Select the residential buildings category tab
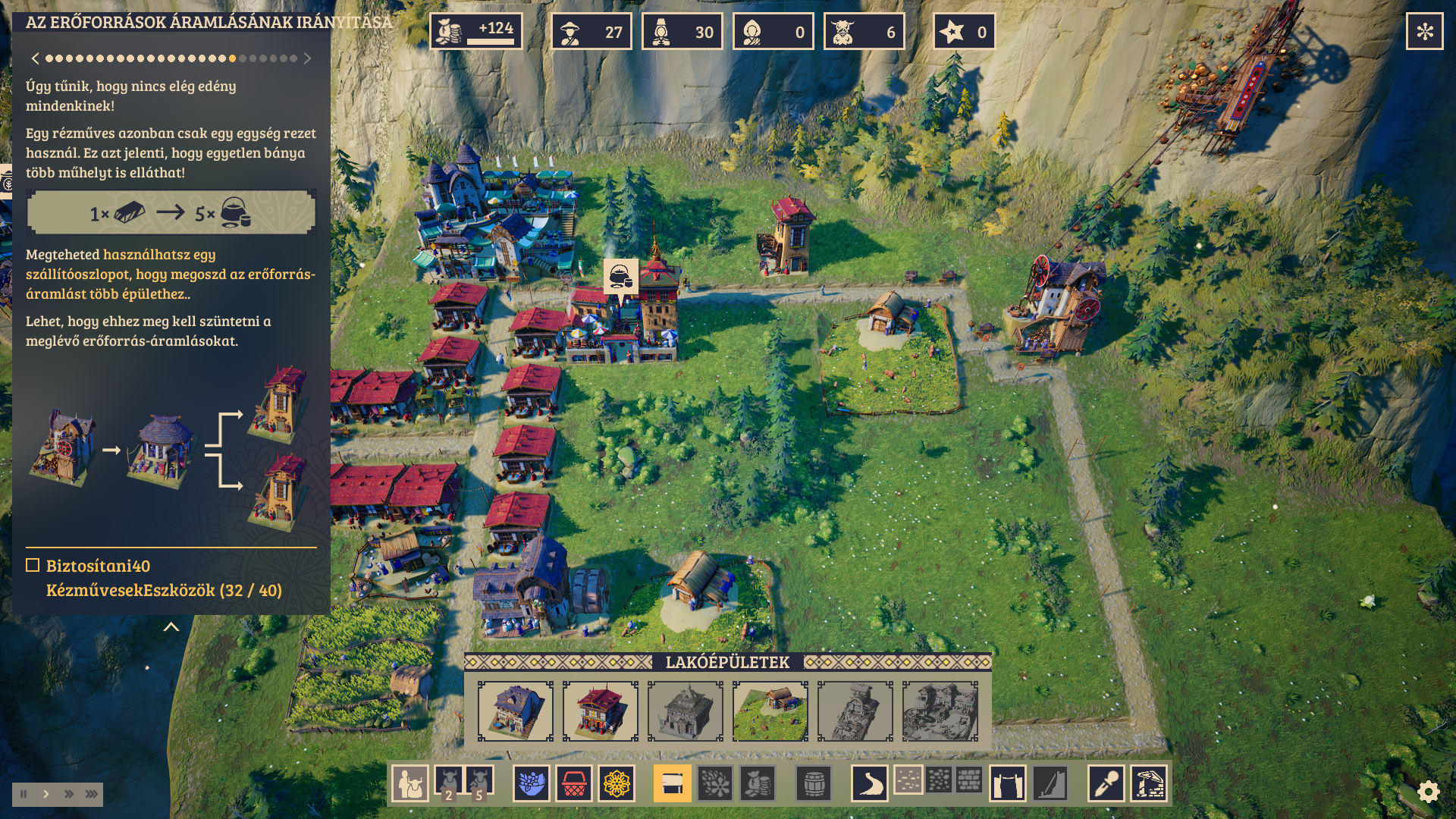 [672, 783]
